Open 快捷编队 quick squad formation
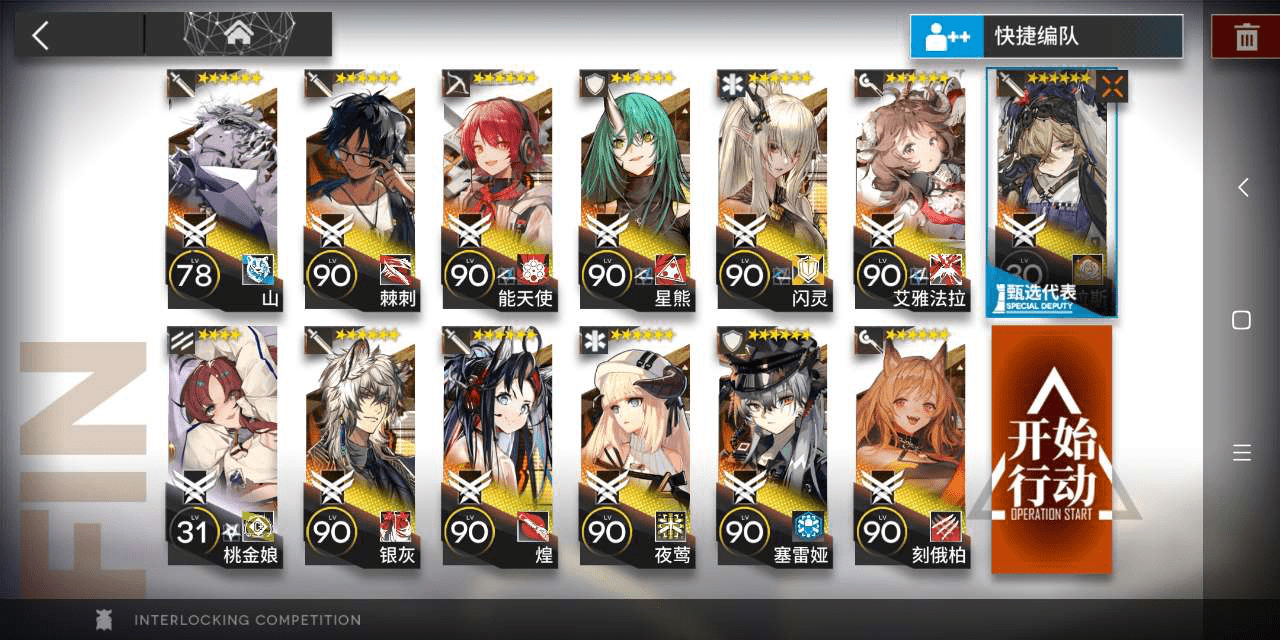This screenshot has width=1280, height=640. click(1046, 37)
